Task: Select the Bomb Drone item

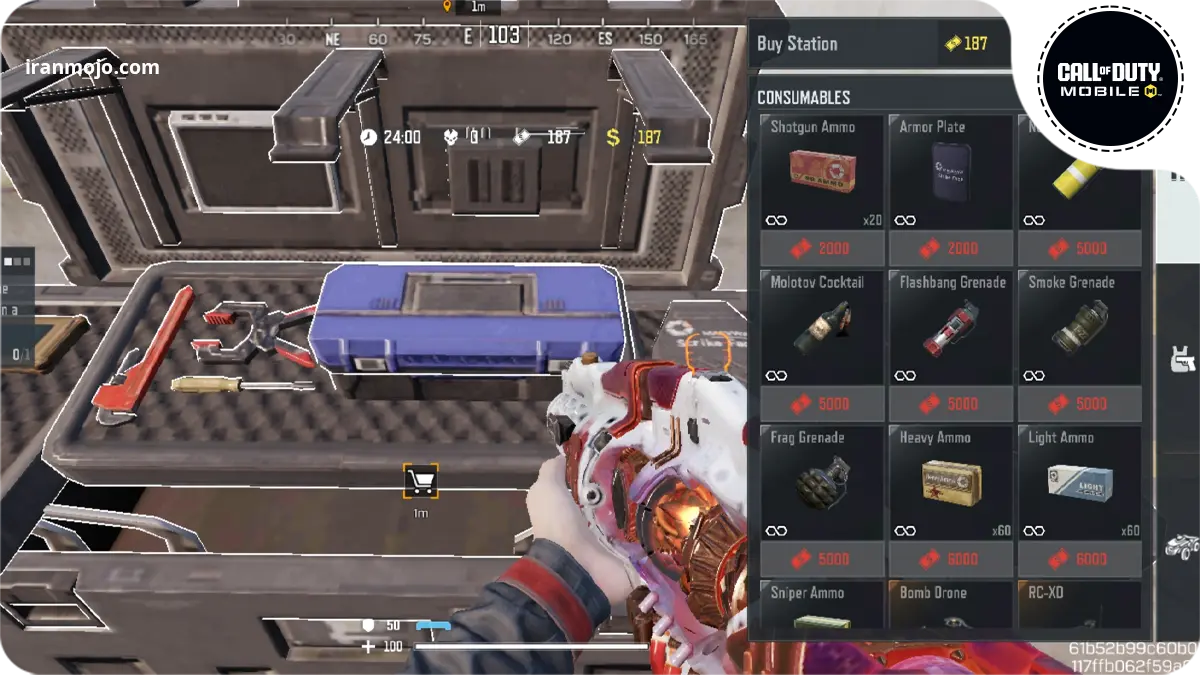Action: click(x=951, y=607)
